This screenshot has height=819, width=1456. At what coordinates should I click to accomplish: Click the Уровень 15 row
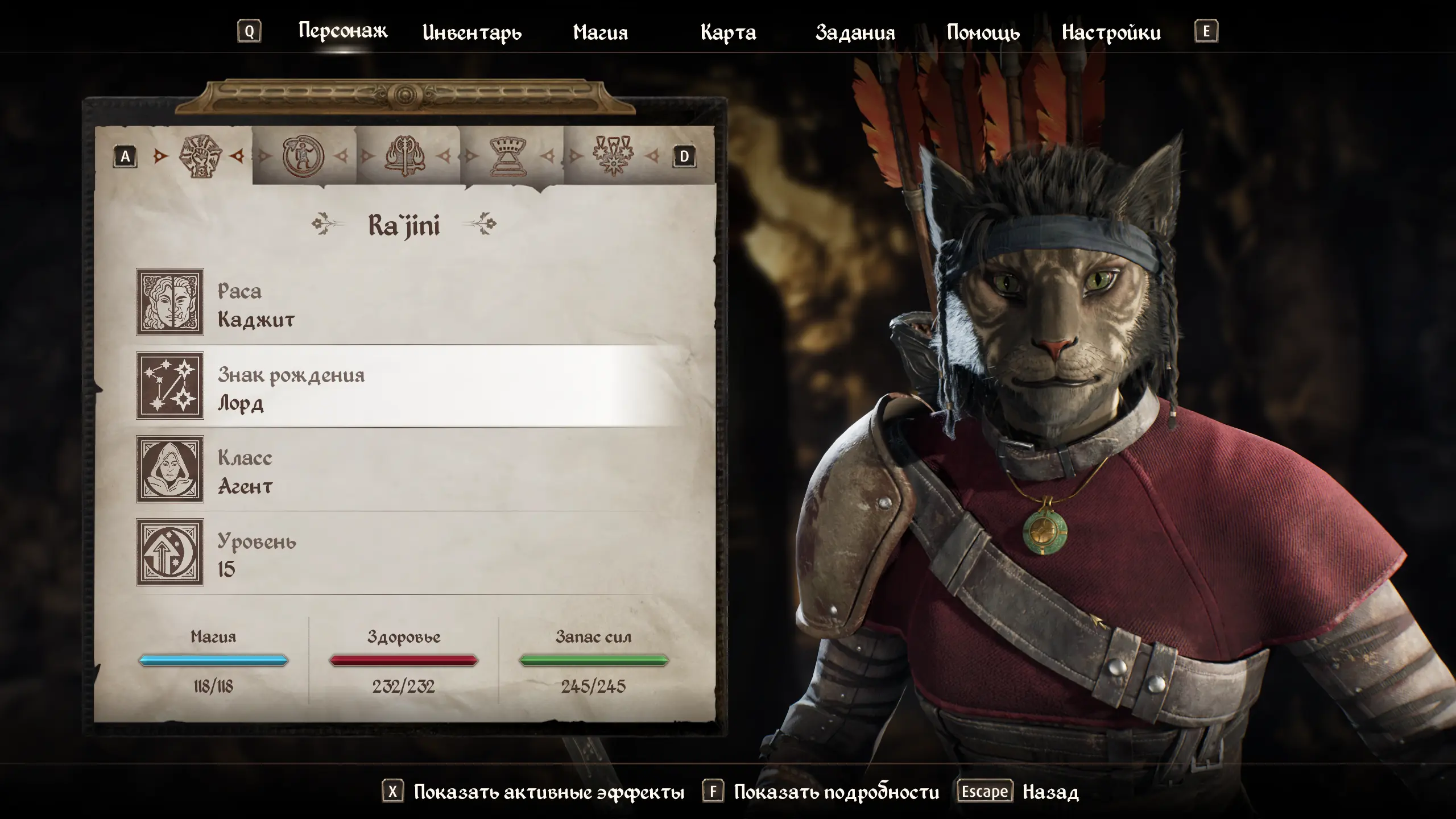(398, 553)
